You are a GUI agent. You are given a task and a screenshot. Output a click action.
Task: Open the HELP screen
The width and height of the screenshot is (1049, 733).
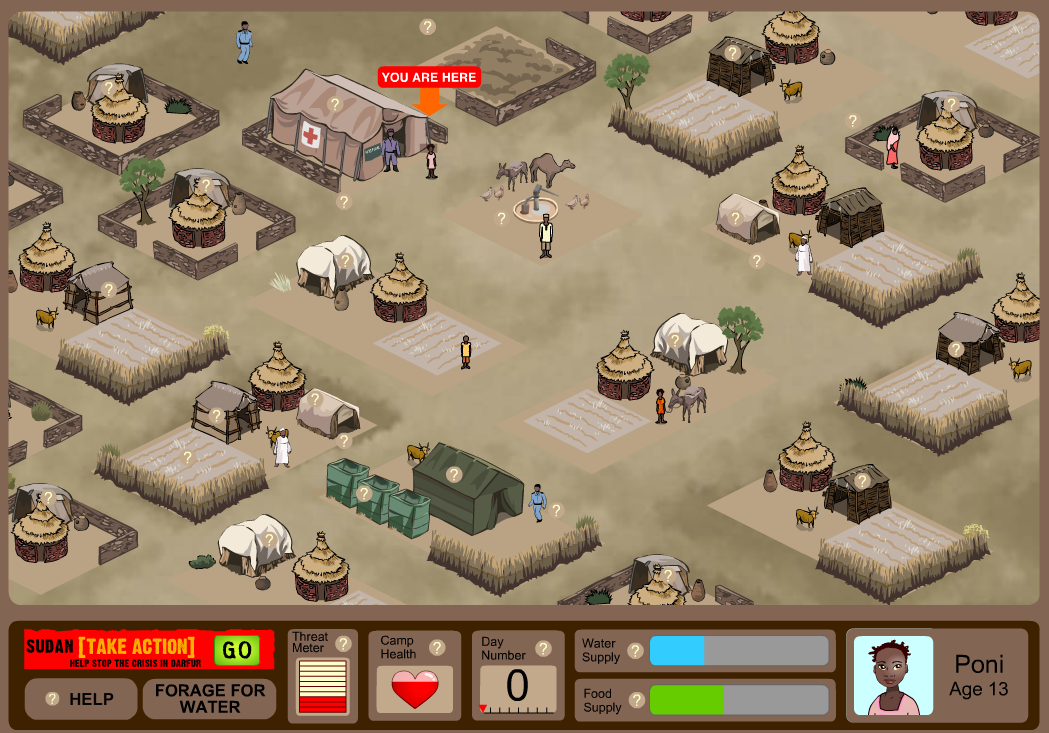[81, 699]
